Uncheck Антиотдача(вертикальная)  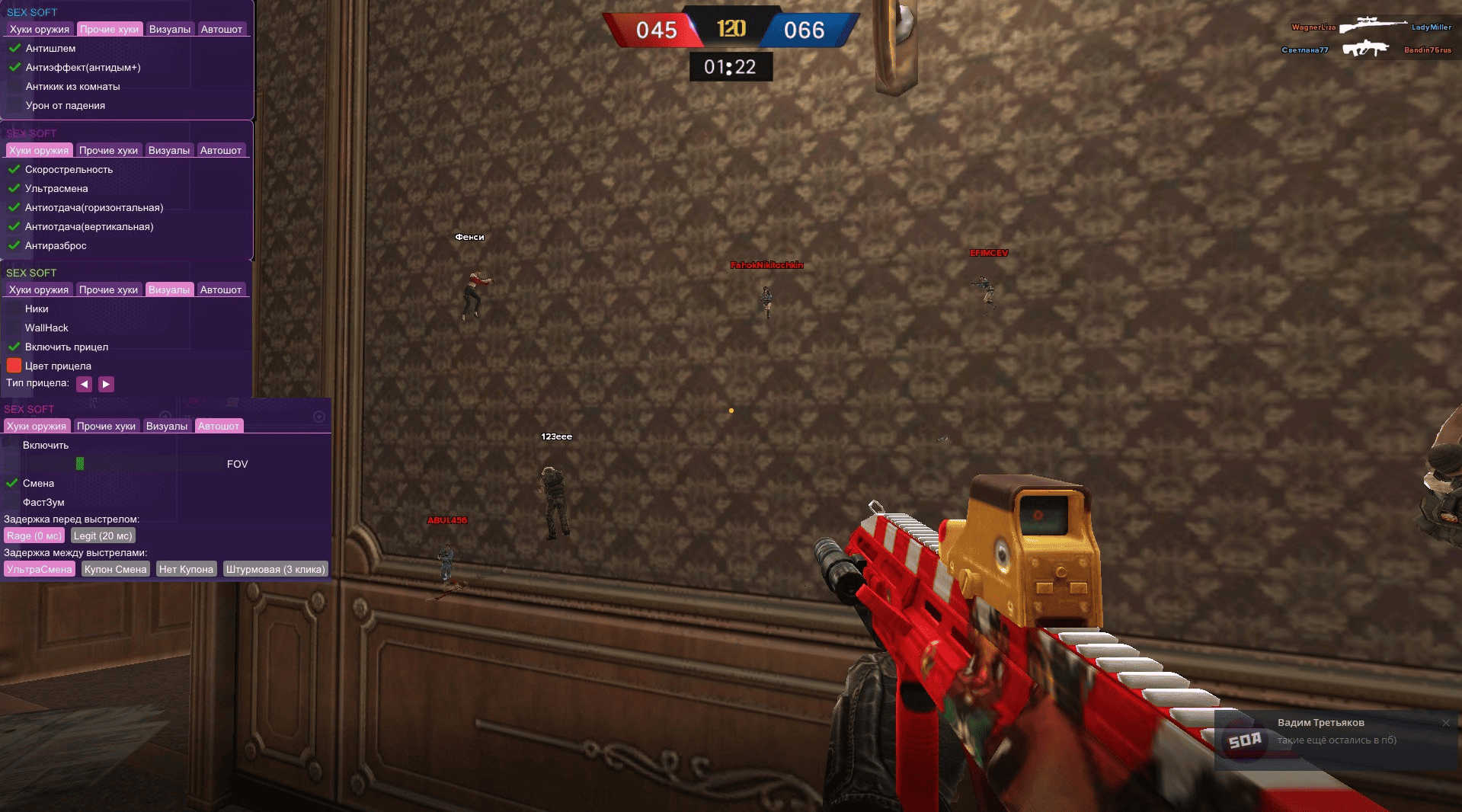(x=14, y=226)
